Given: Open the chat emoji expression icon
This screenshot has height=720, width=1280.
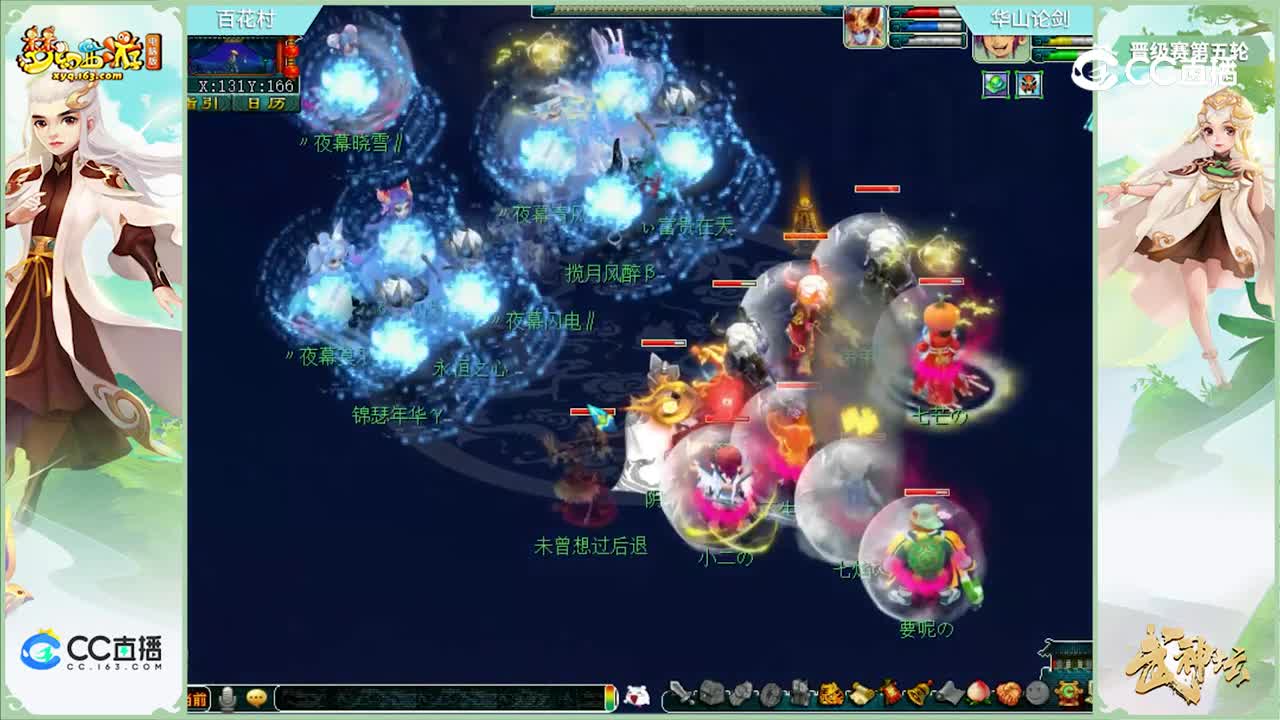Looking at the screenshot, I should 255,699.
